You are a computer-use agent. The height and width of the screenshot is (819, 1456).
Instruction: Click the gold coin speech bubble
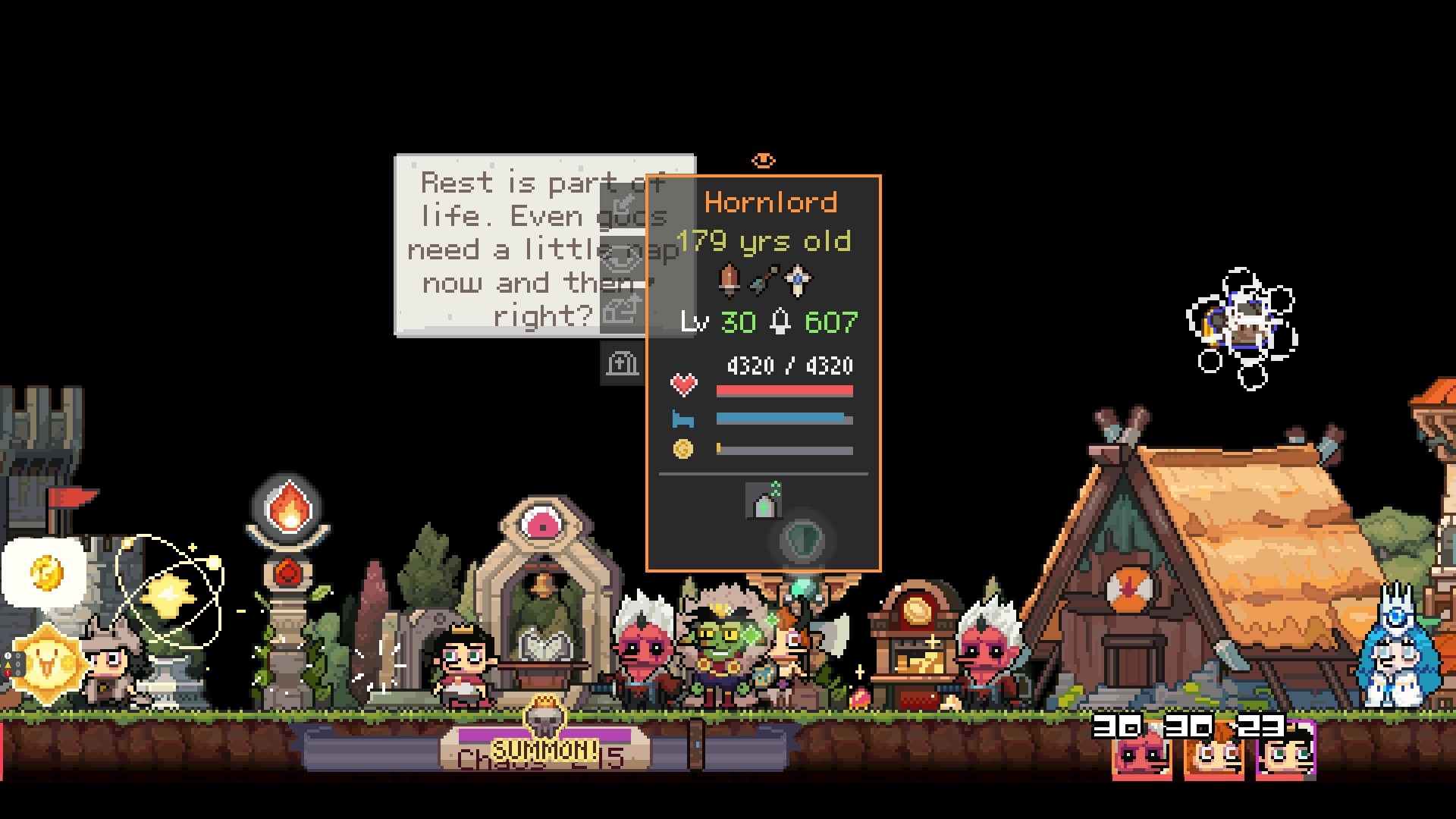[45, 573]
